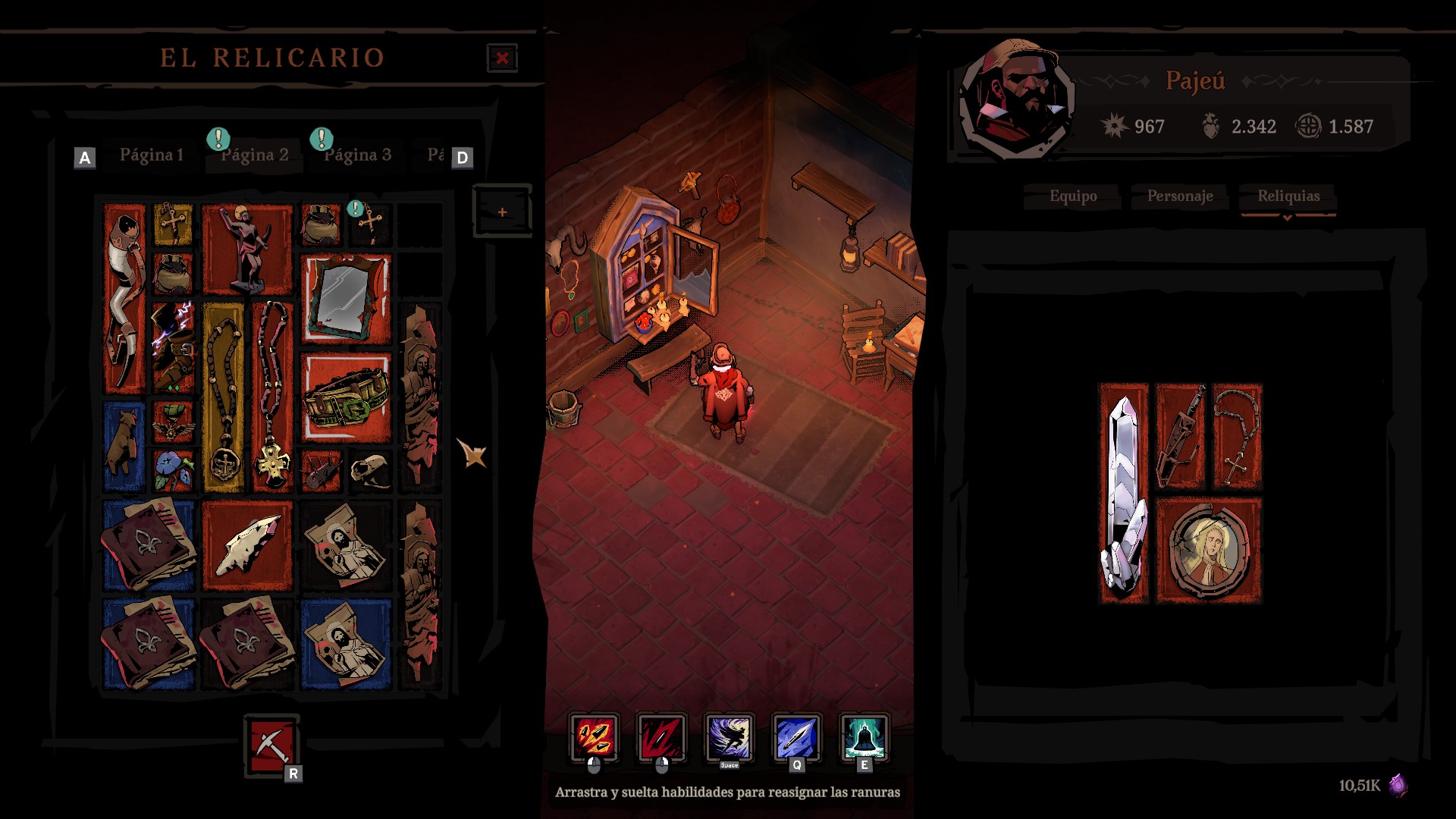Viewport: 1456px width, 819px height.
Task: Switch to Página 1 tab
Action: [x=152, y=155]
